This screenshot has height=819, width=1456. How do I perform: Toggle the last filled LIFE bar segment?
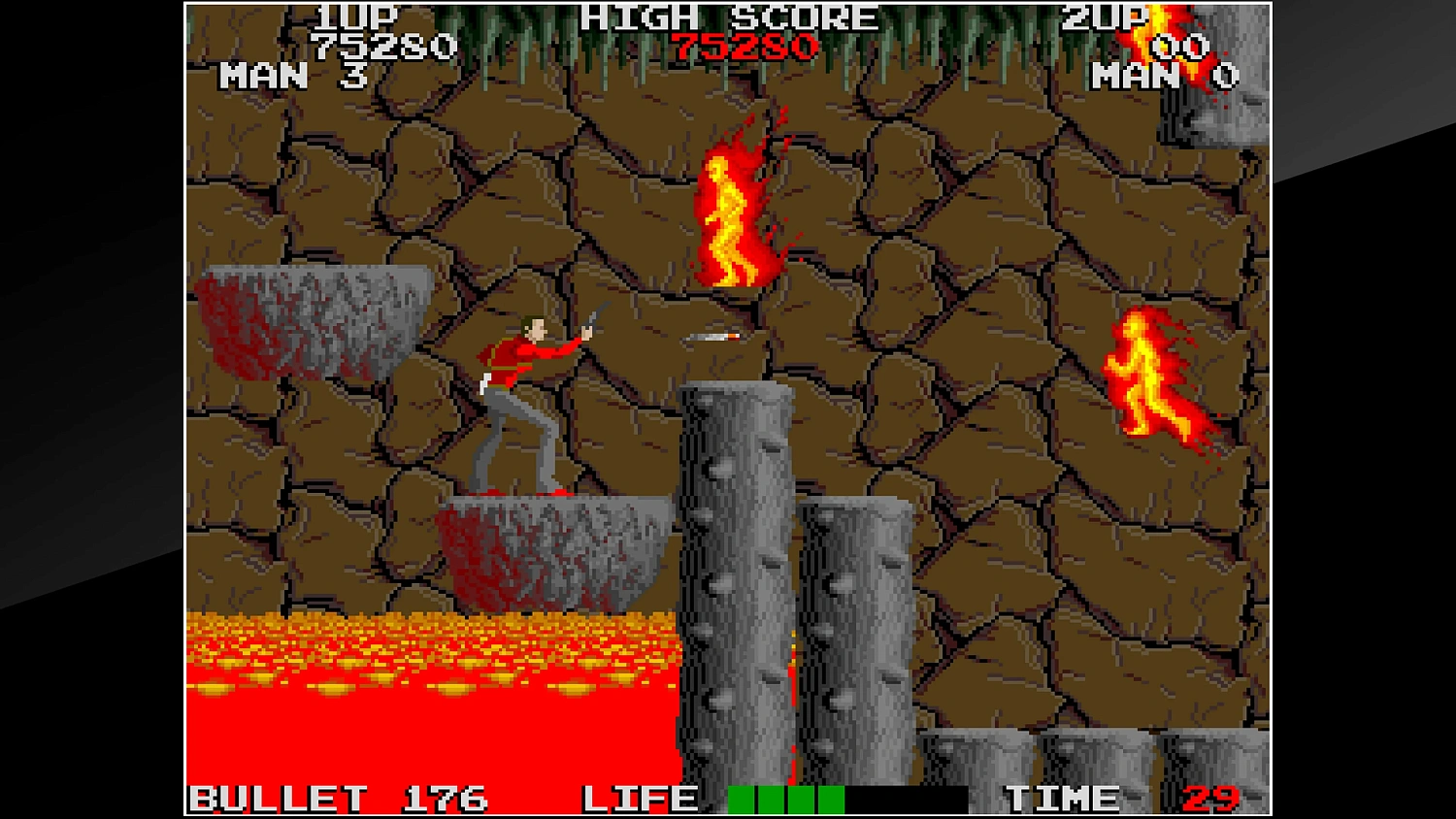coord(830,799)
